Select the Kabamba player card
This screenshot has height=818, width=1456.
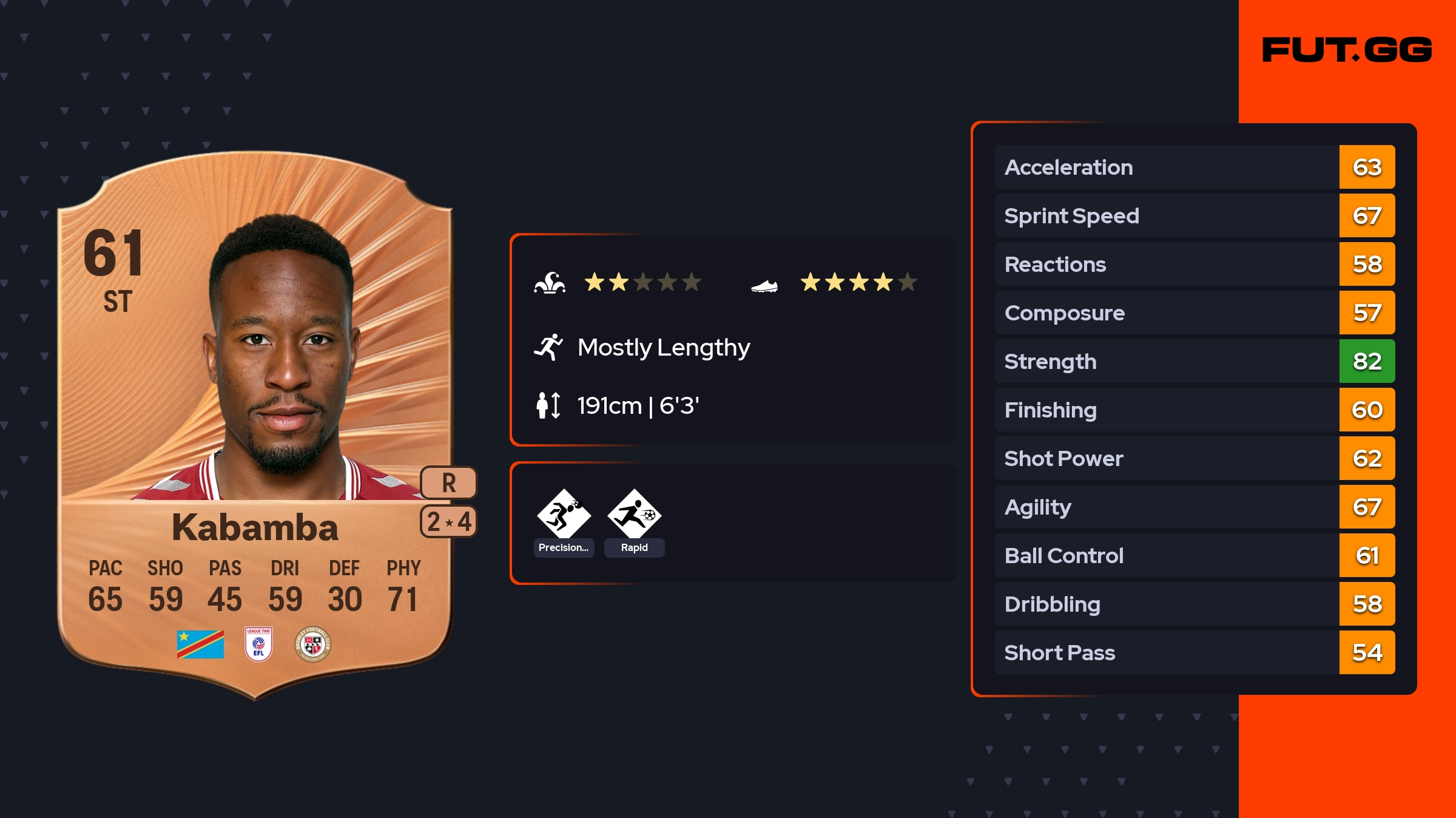pyautogui.click(x=255, y=425)
